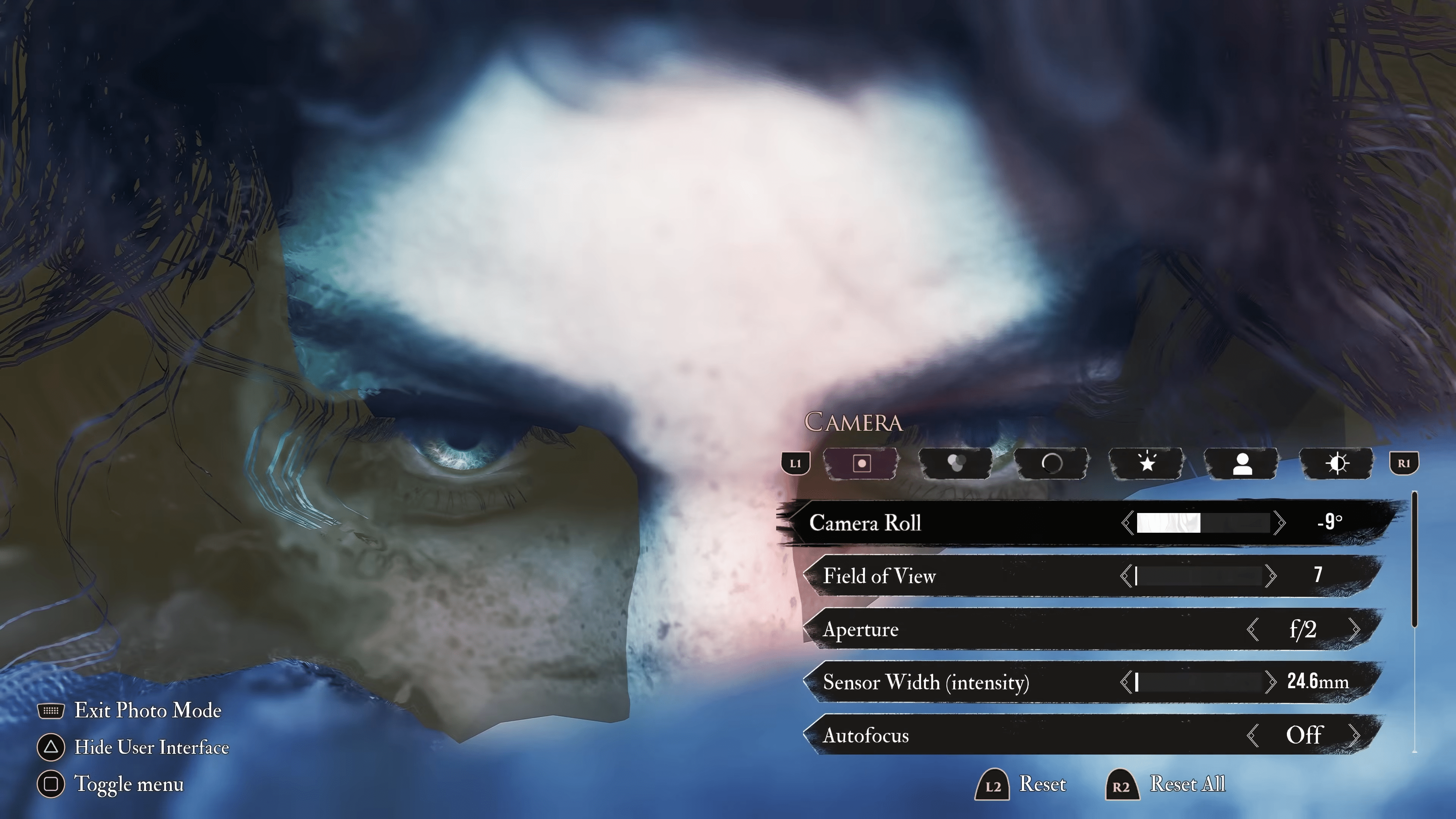Switch to the half-shaded sun brightness tab
This screenshot has height=819, width=1456.
pos(1337,463)
